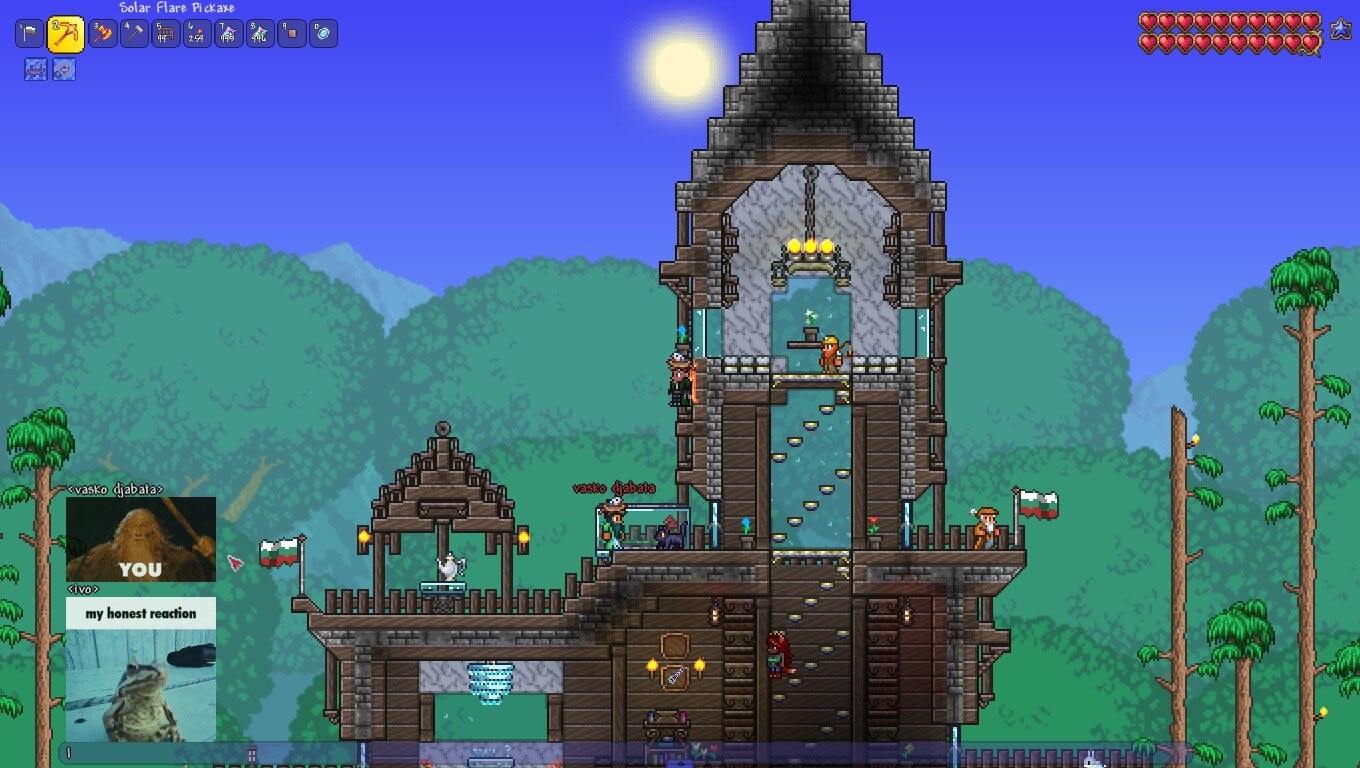Choose the crystal item in hotbar slot 8
The height and width of the screenshot is (768, 1360).
260,34
